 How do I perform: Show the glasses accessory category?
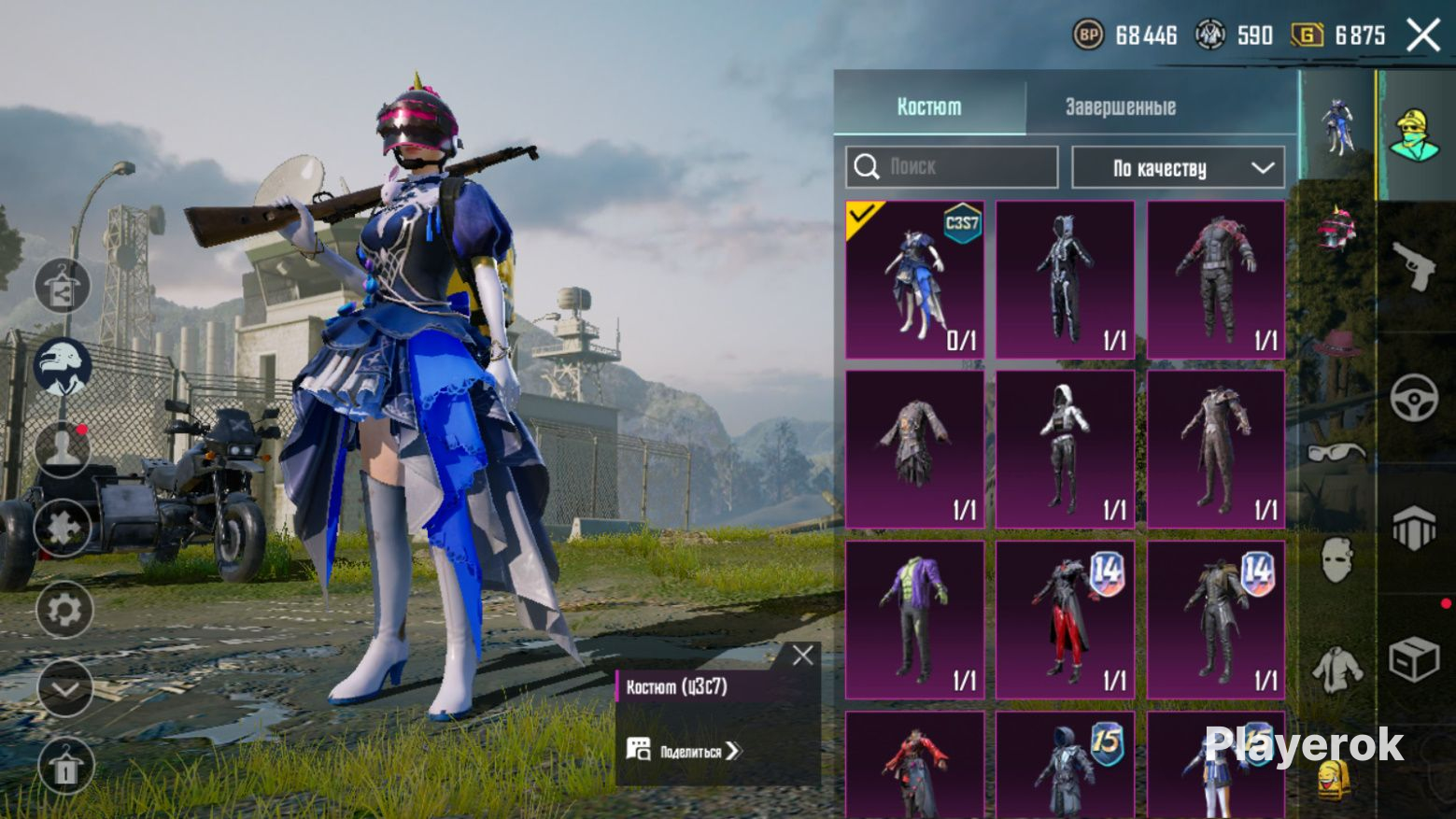pos(1336,453)
